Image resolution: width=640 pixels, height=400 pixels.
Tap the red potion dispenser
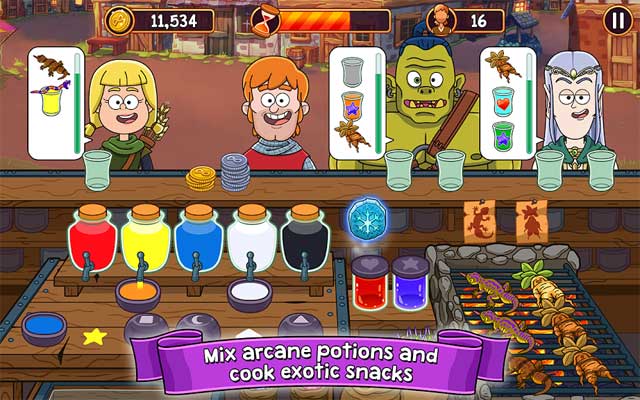[92, 240]
